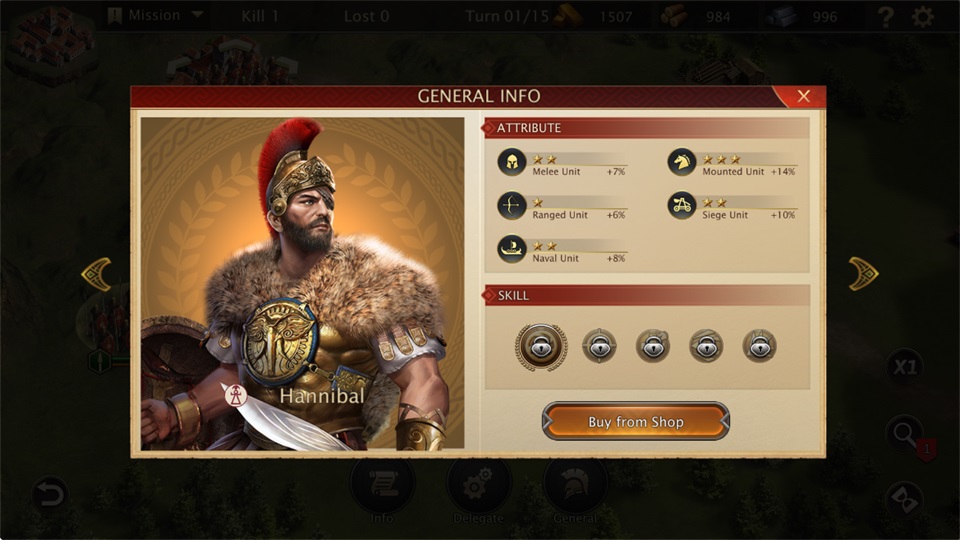
Task: Open the settings gear
Action: click(923, 17)
